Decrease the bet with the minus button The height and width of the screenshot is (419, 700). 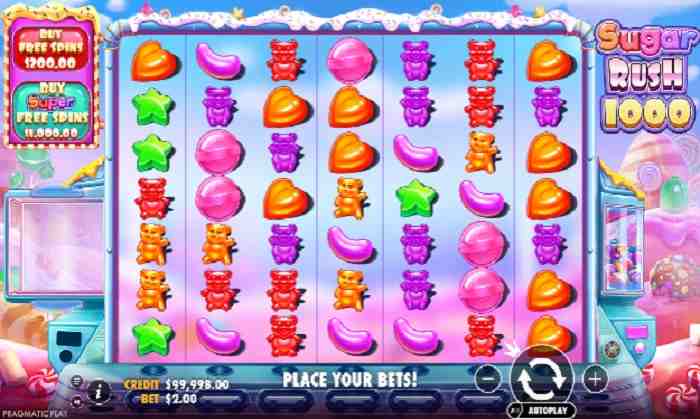(x=486, y=379)
